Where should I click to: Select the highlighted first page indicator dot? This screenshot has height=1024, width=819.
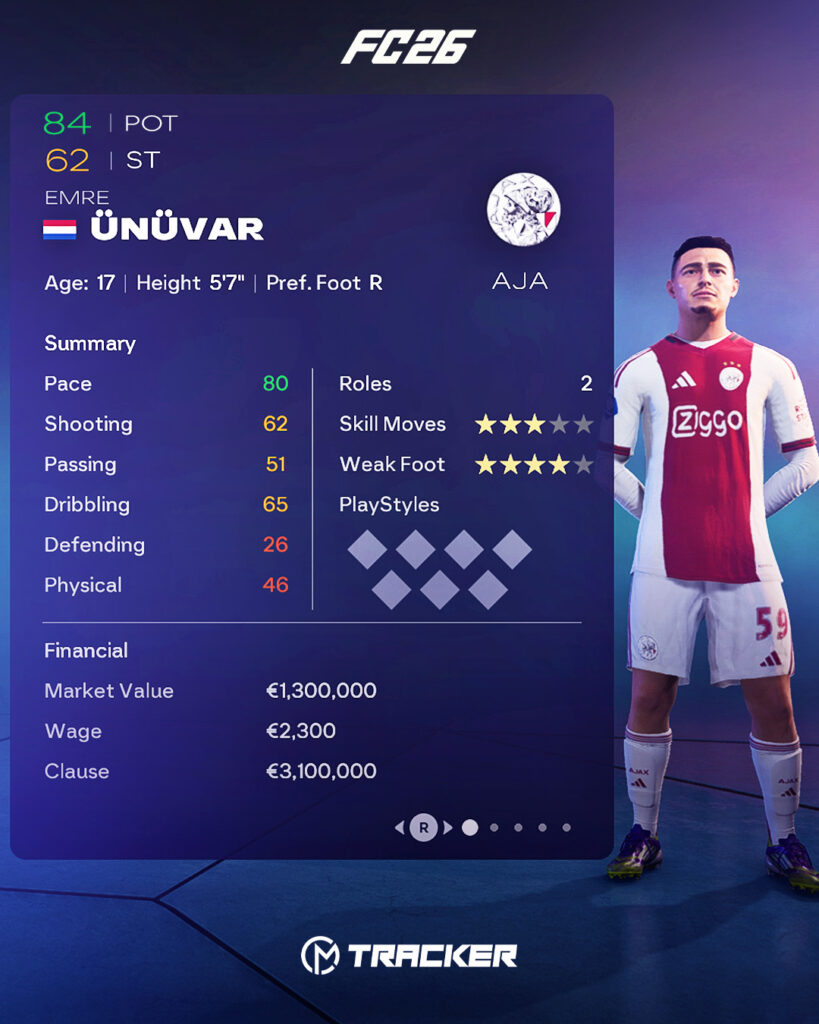coord(470,827)
